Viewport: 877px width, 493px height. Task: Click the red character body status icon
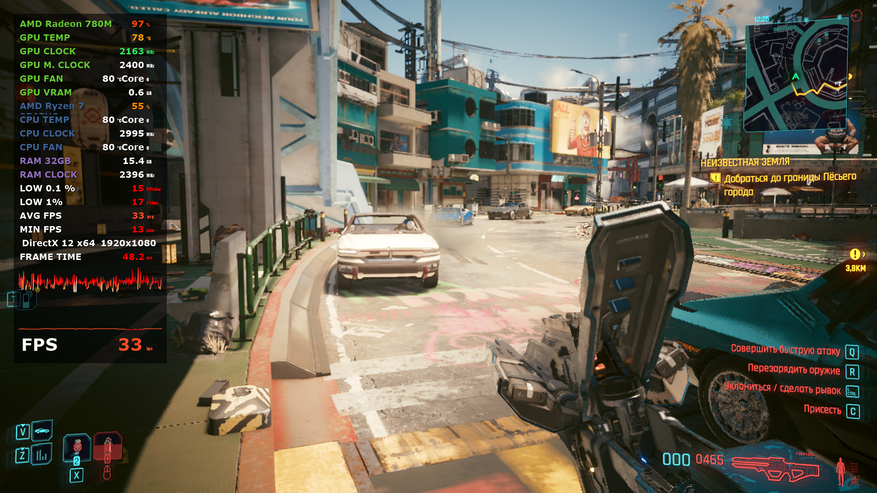(x=841, y=467)
